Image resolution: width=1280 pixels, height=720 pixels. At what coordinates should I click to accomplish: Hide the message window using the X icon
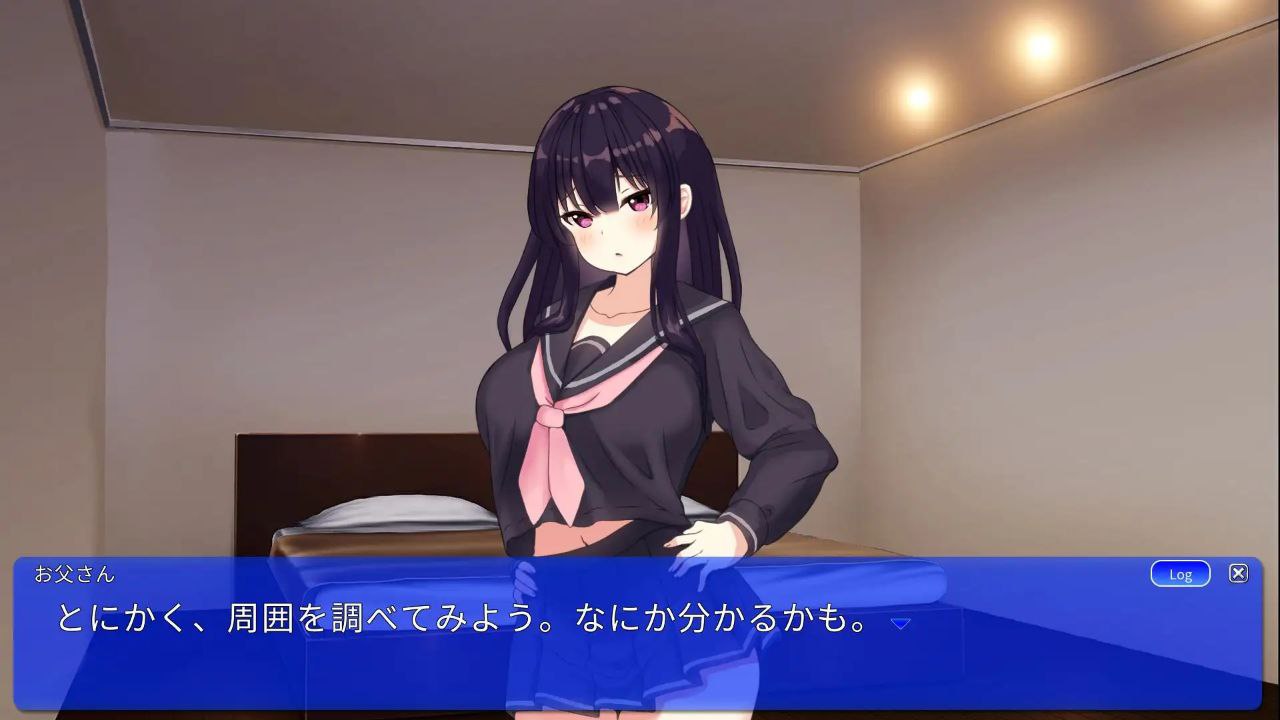click(x=1238, y=573)
